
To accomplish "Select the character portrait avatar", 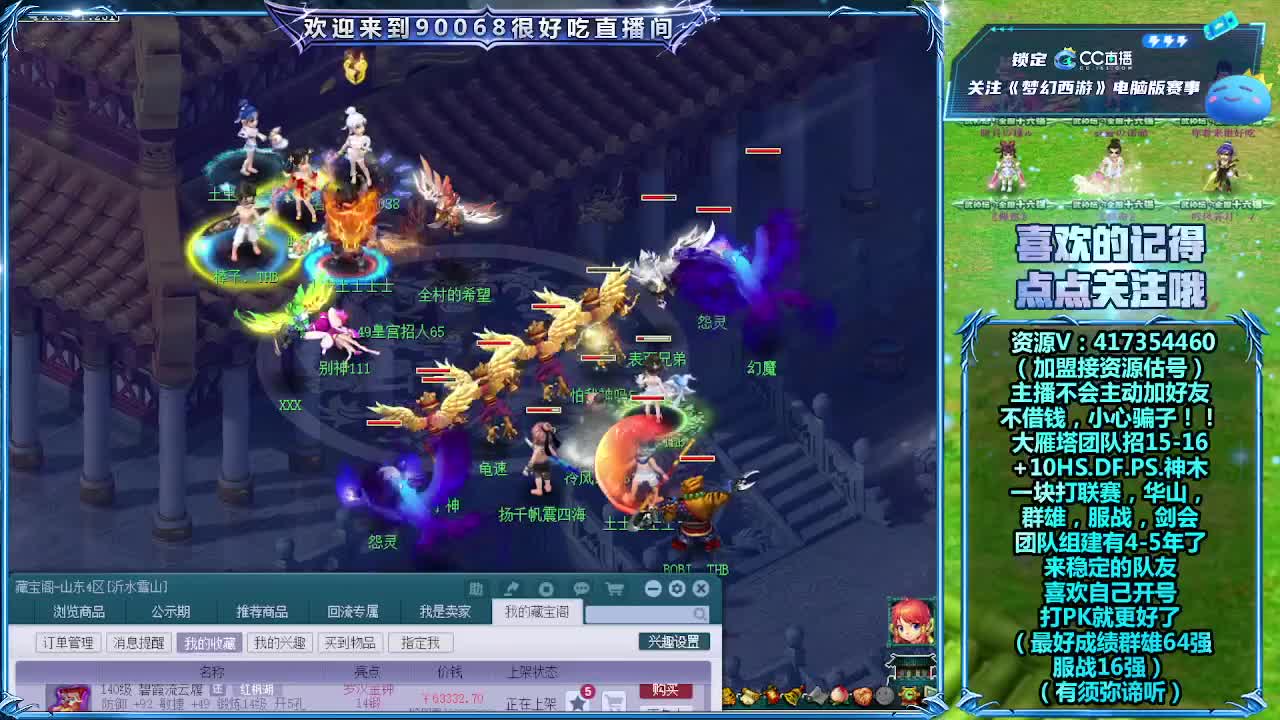I will click(x=912, y=624).
